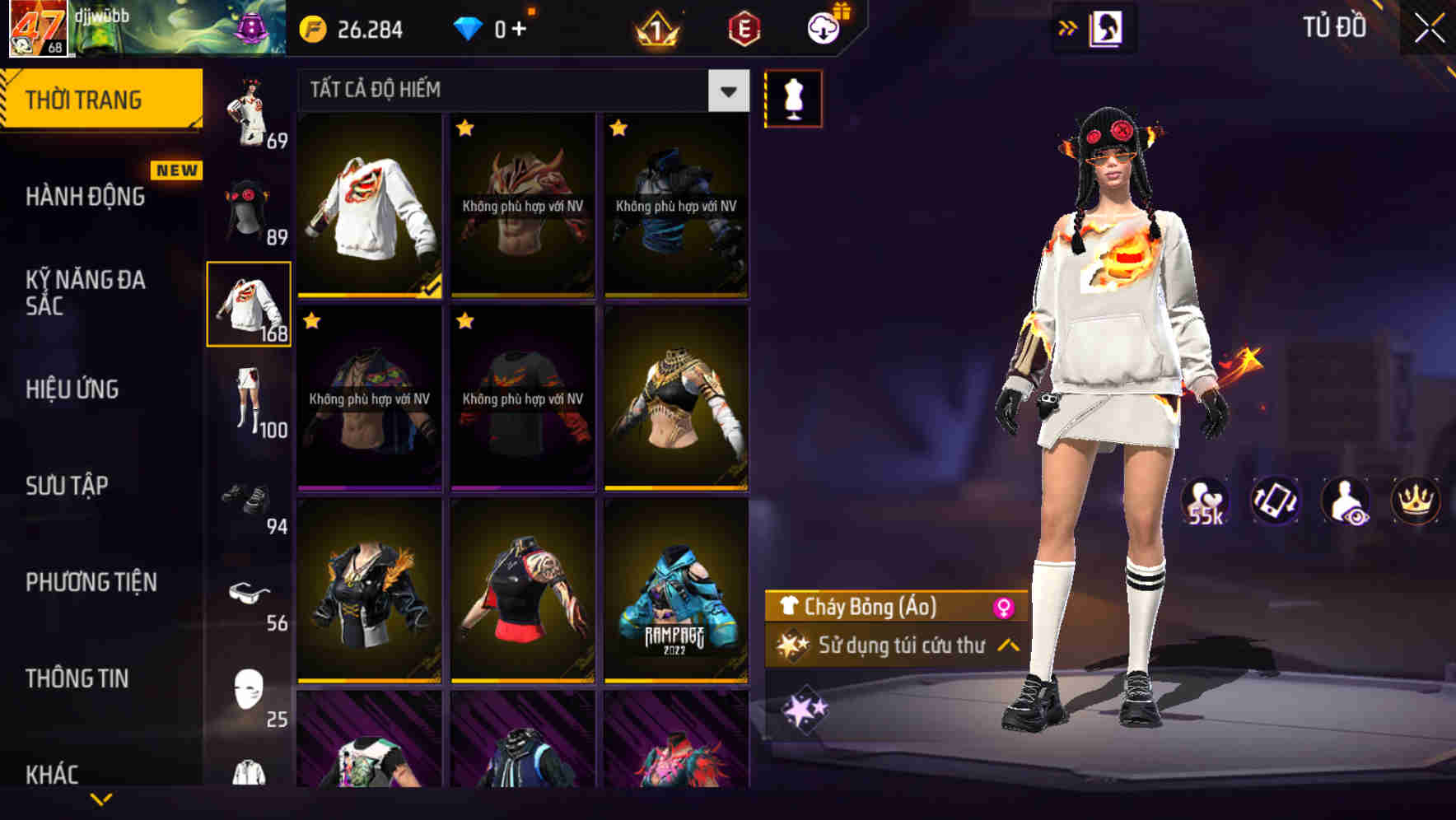
Task: Open the mannequin try-on preview icon
Action: 793,98
